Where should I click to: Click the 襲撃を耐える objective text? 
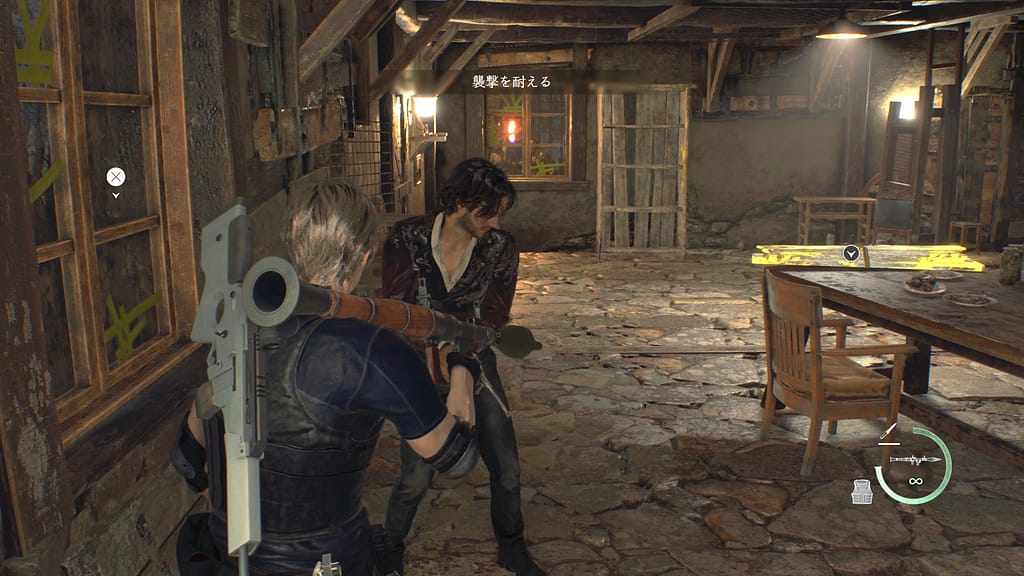(x=512, y=82)
